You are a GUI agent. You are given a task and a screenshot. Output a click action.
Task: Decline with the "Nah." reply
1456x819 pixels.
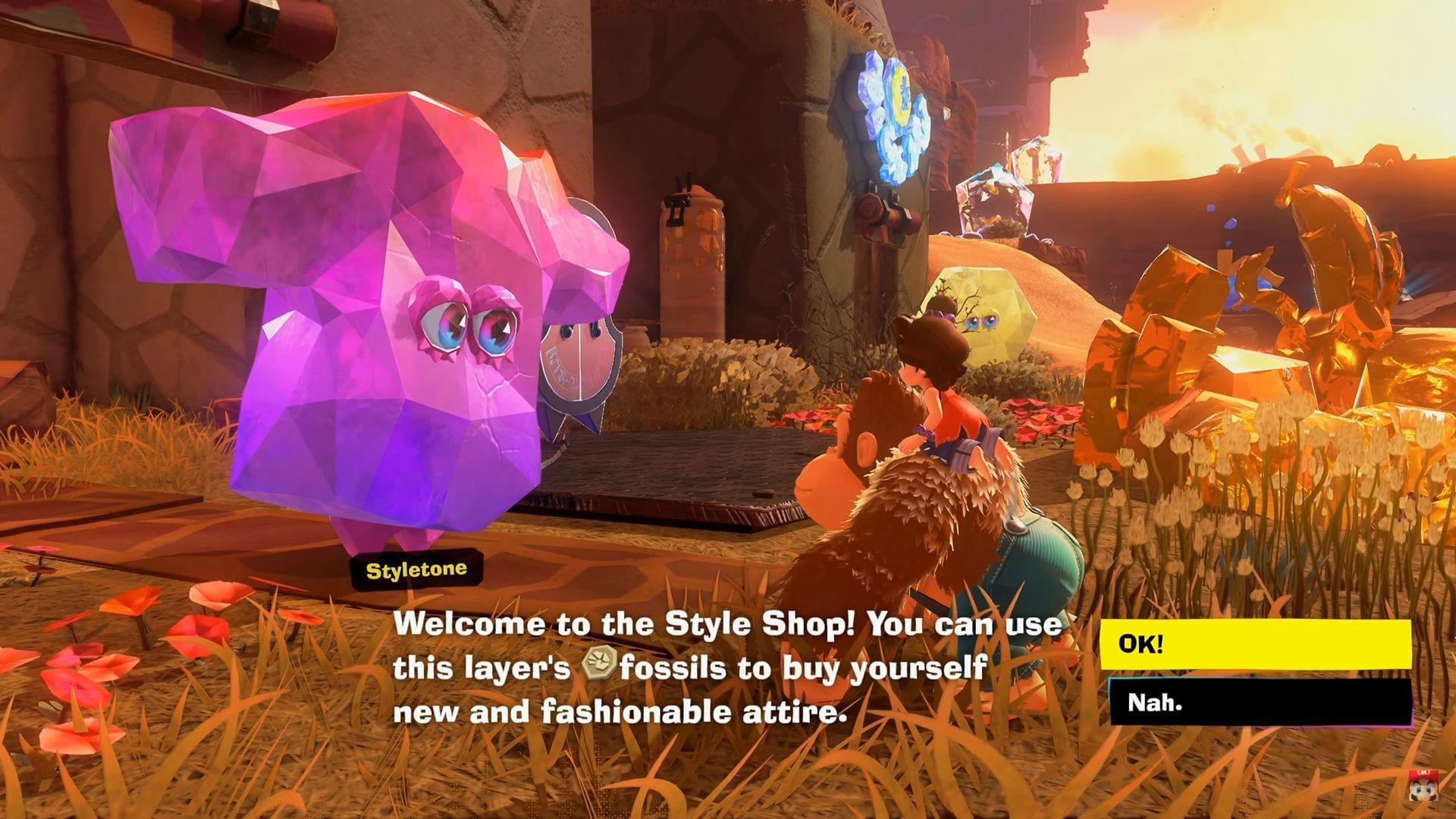(x=1259, y=702)
